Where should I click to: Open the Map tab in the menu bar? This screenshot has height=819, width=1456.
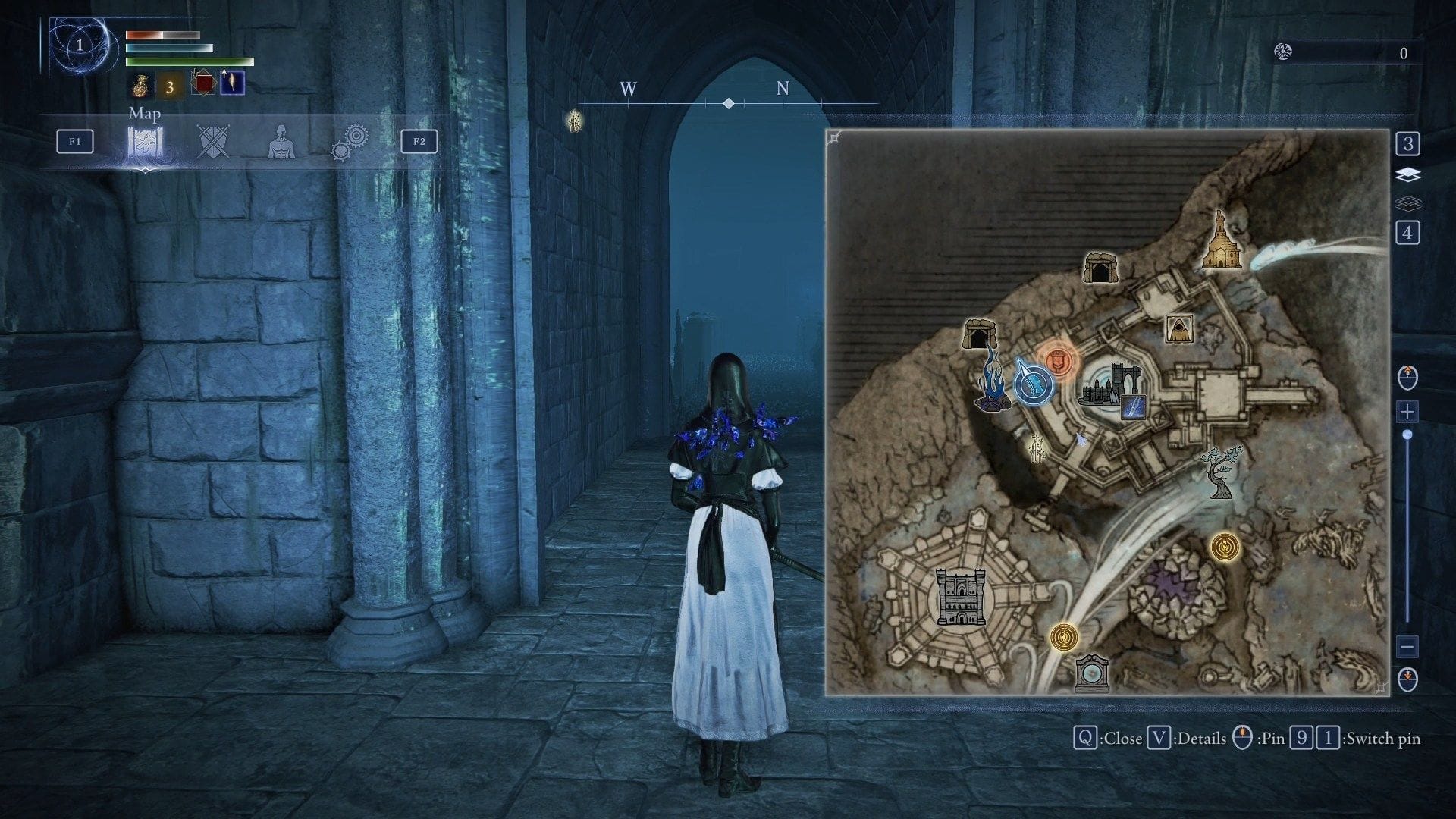click(x=144, y=141)
